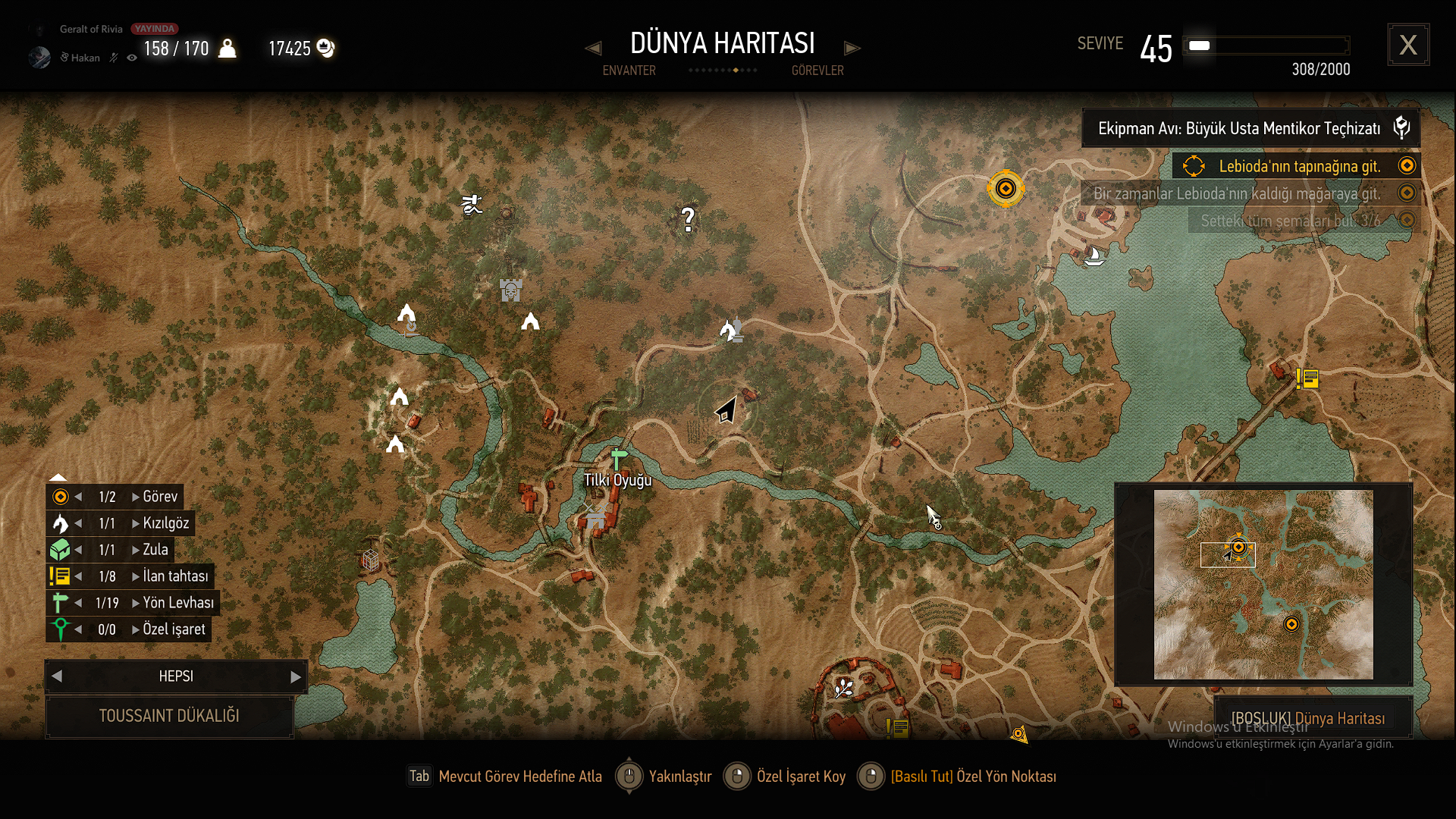Viewport: 1456px width, 819px height.
Task: Select the Tilki Oyuğu signpost marker
Action: tap(619, 459)
